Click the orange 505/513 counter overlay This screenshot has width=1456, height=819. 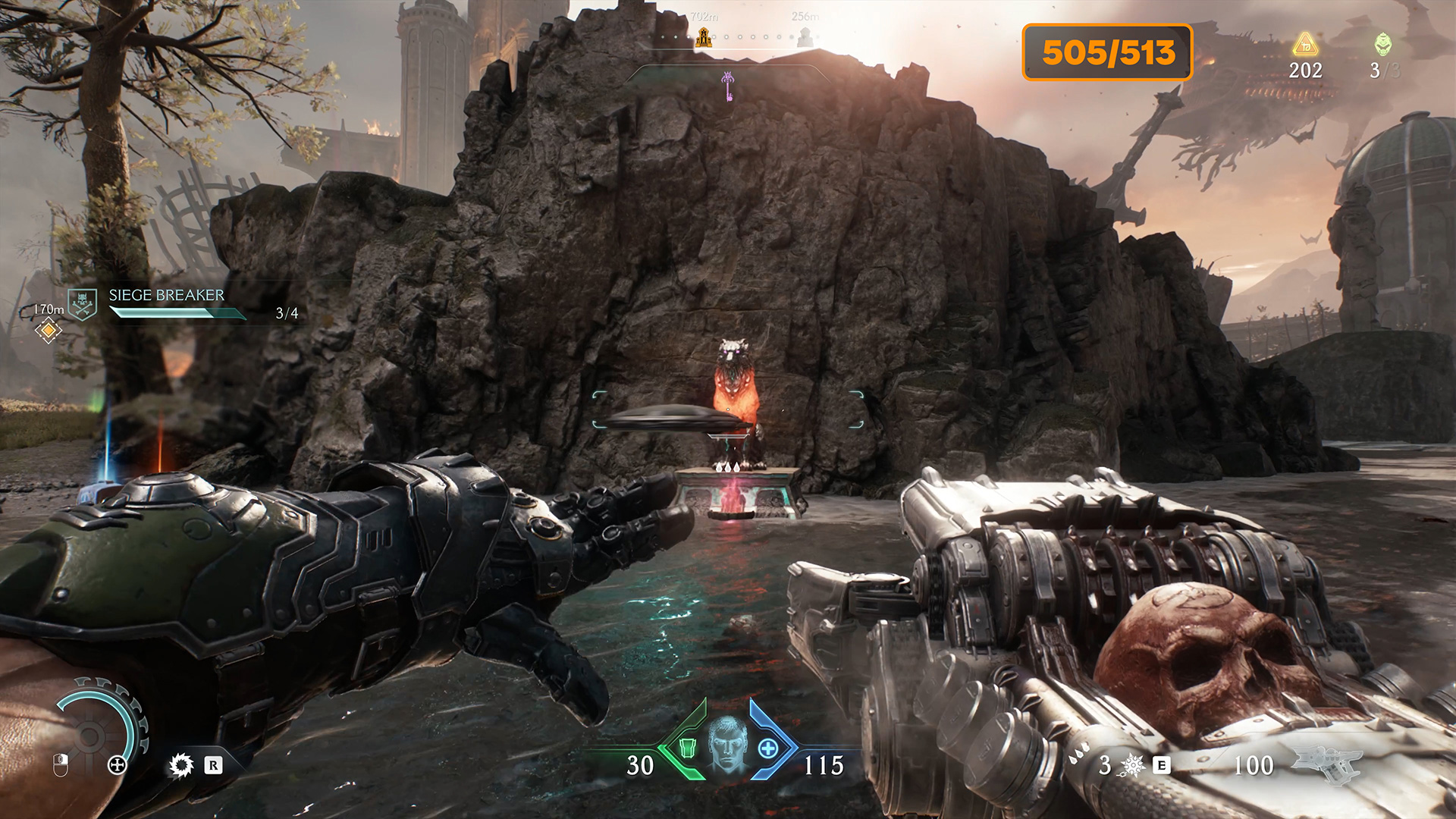click(1108, 52)
